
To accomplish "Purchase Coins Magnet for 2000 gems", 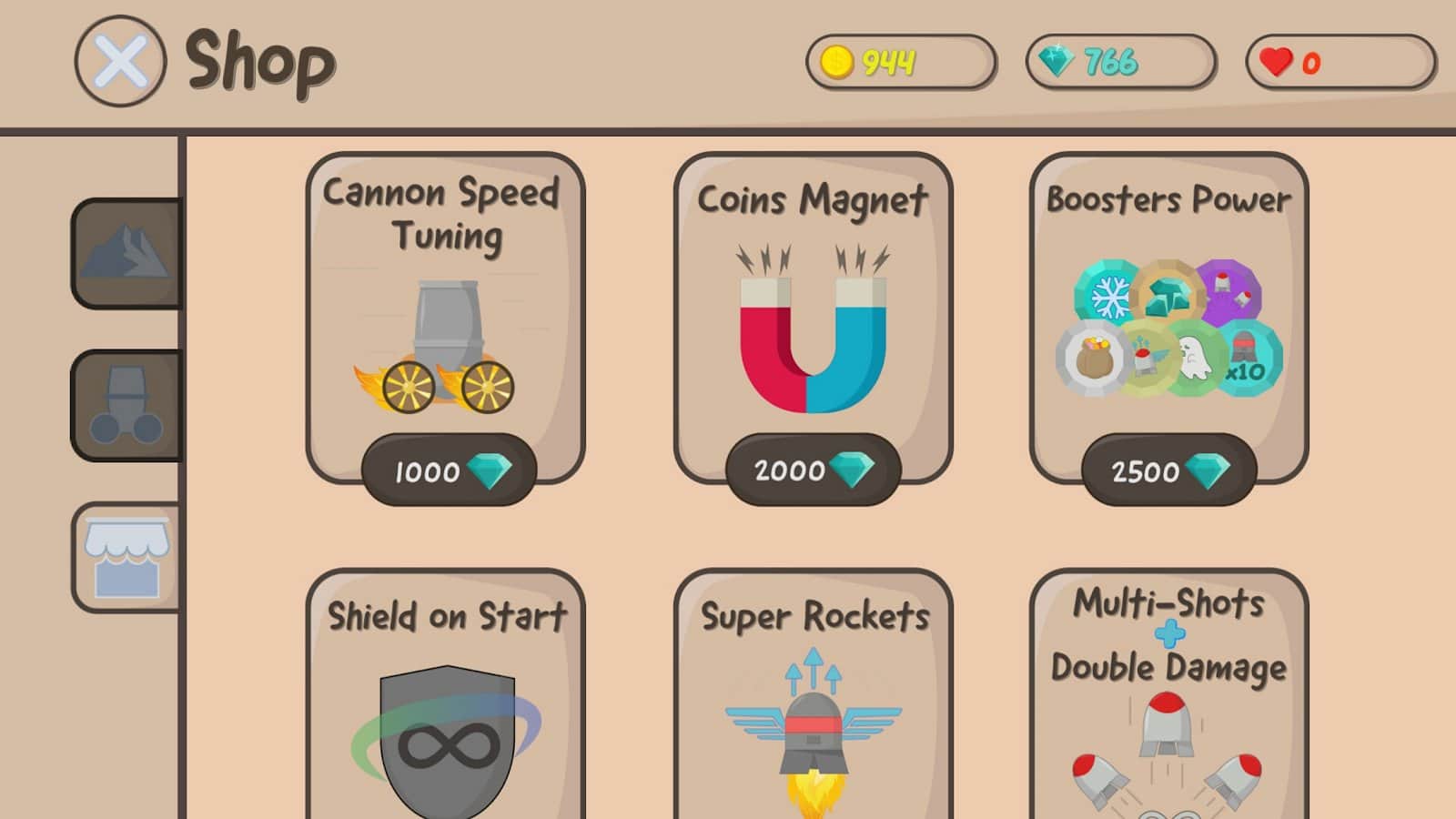I will 812,470.
